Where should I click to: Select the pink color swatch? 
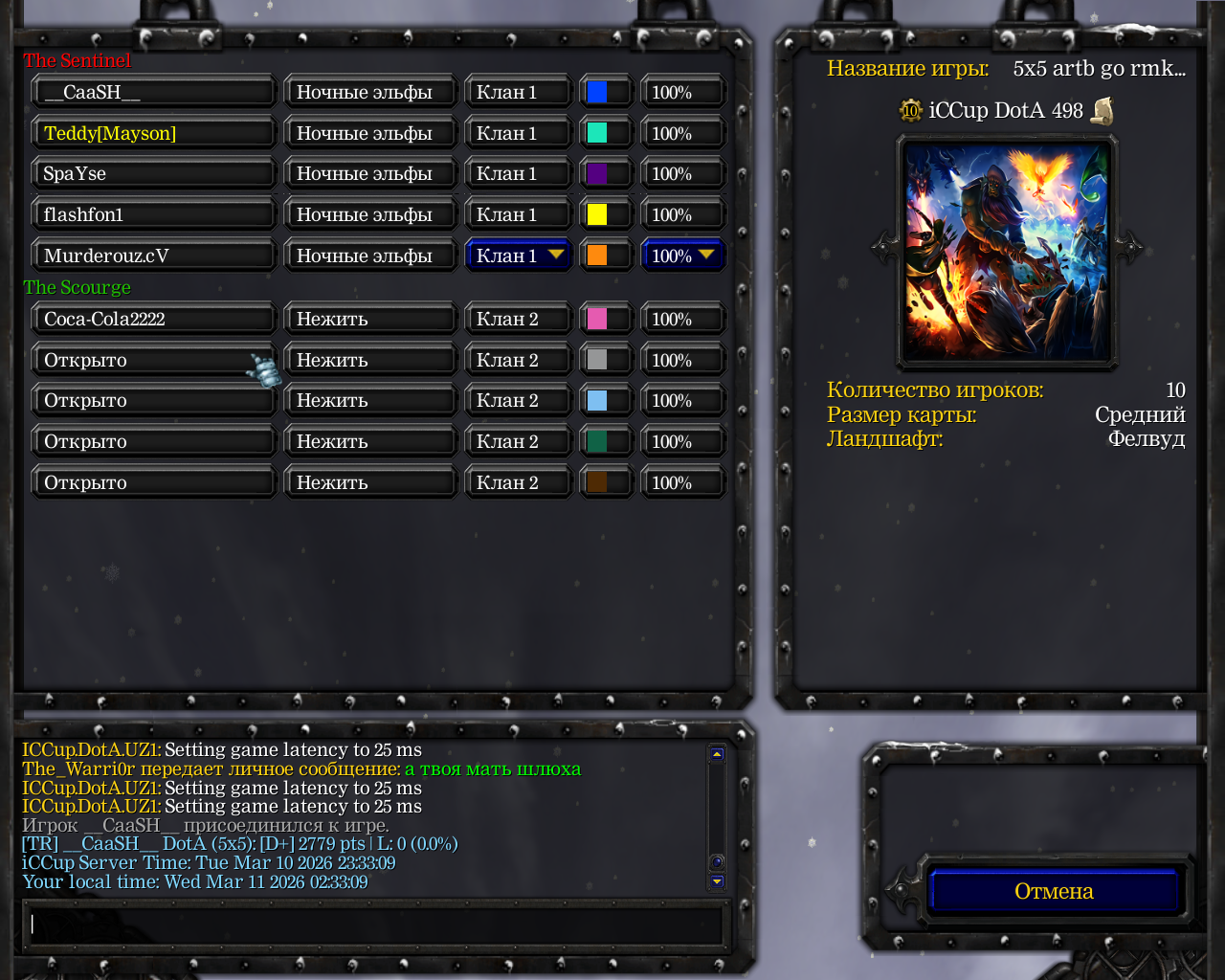pyautogui.click(x=597, y=319)
